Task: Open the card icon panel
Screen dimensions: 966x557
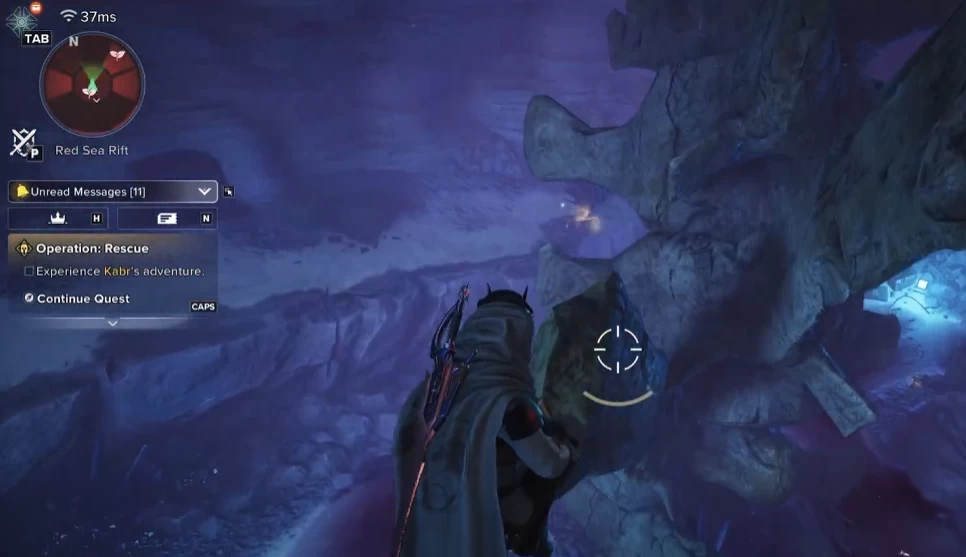Action: tap(166, 218)
